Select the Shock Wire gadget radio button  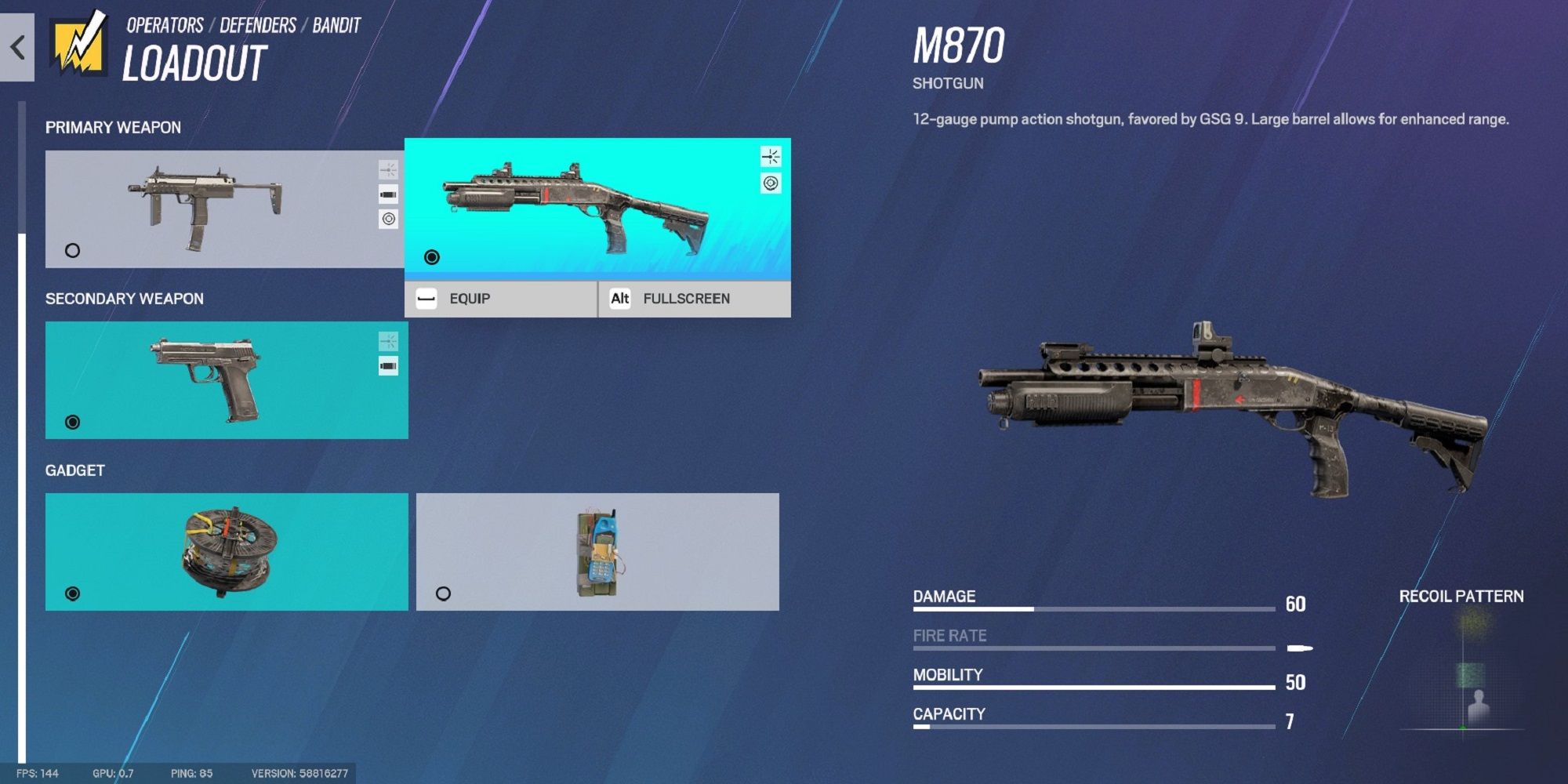pos(71,593)
